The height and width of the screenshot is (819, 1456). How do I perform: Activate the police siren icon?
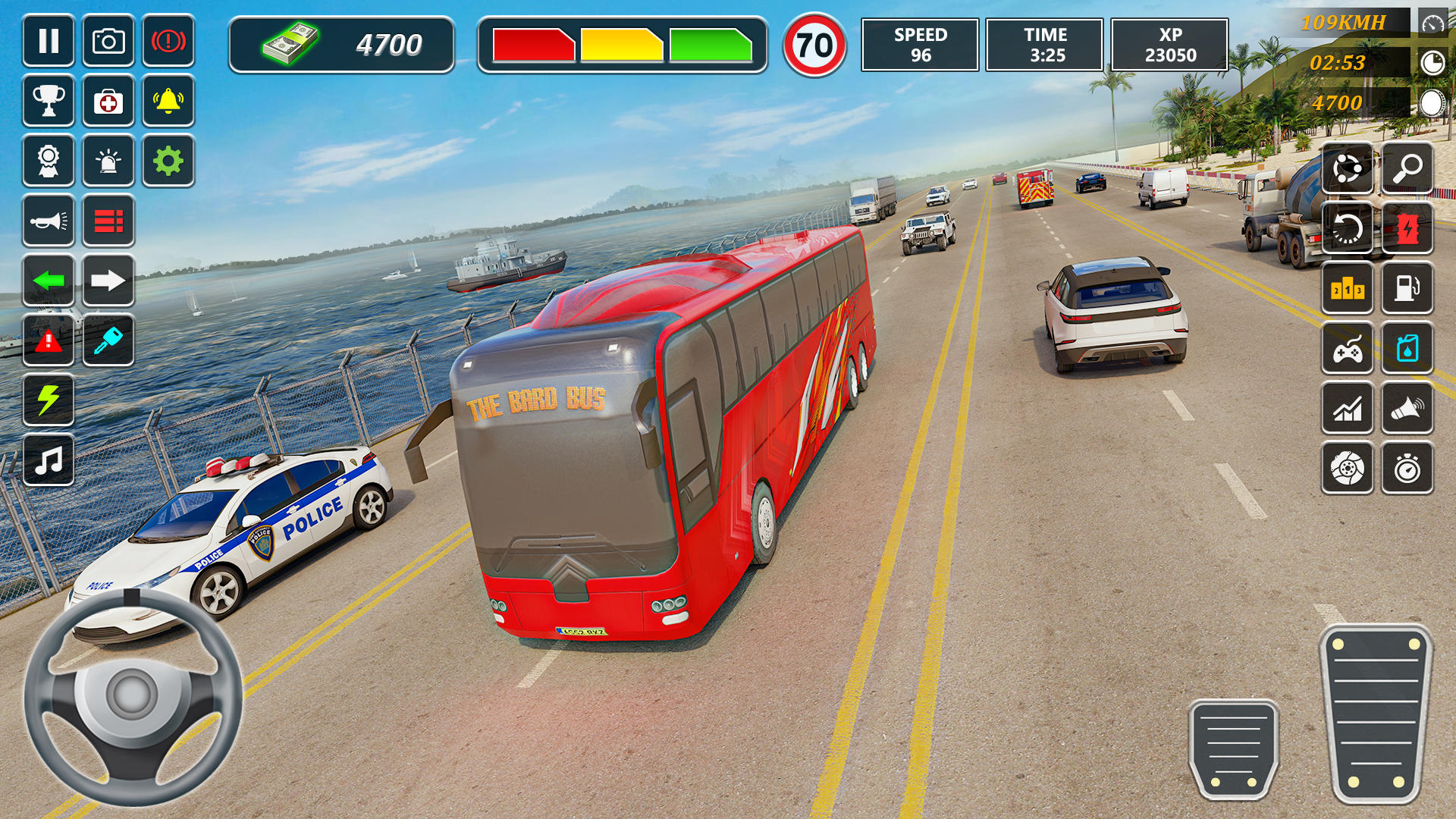point(108,162)
